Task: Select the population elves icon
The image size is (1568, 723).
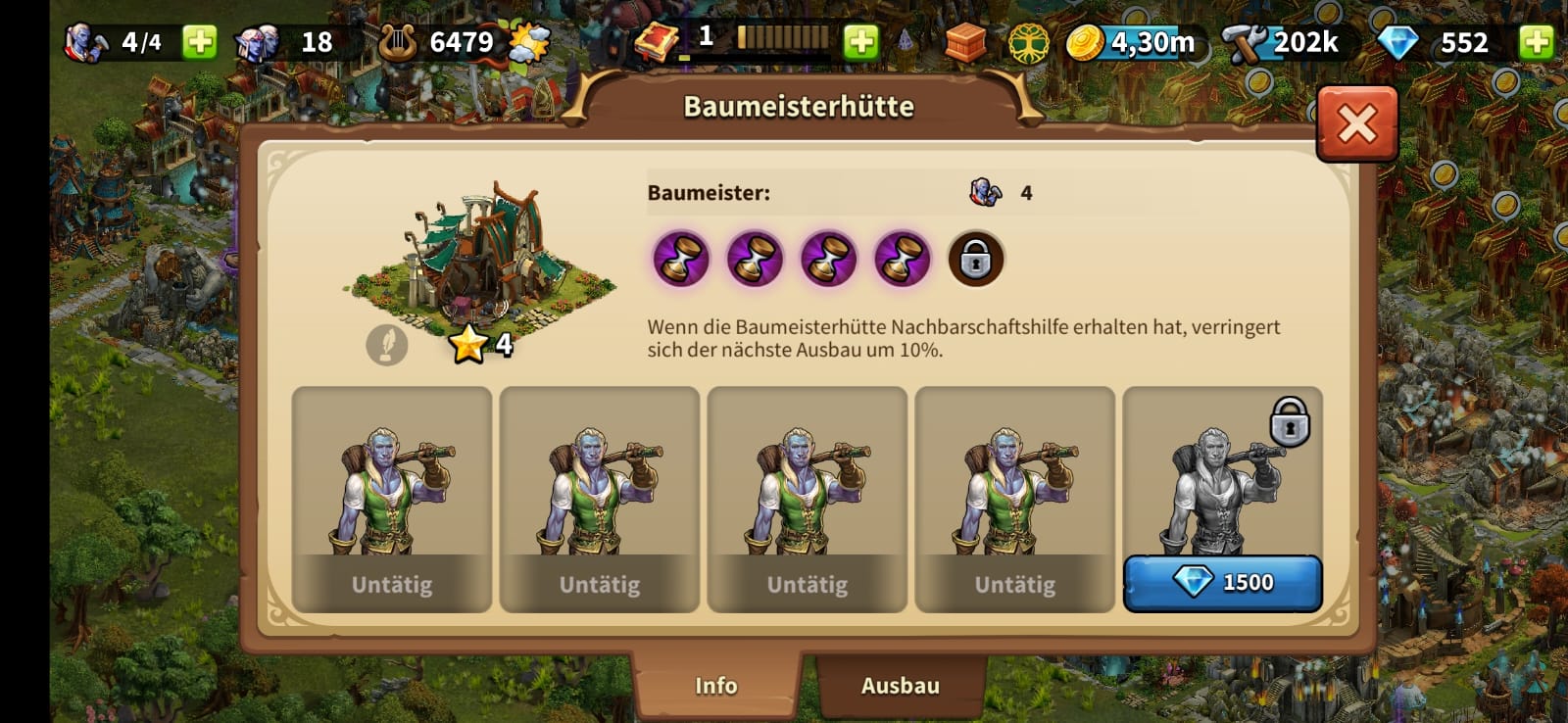Action: pyautogui.click(x=258, y=42)
